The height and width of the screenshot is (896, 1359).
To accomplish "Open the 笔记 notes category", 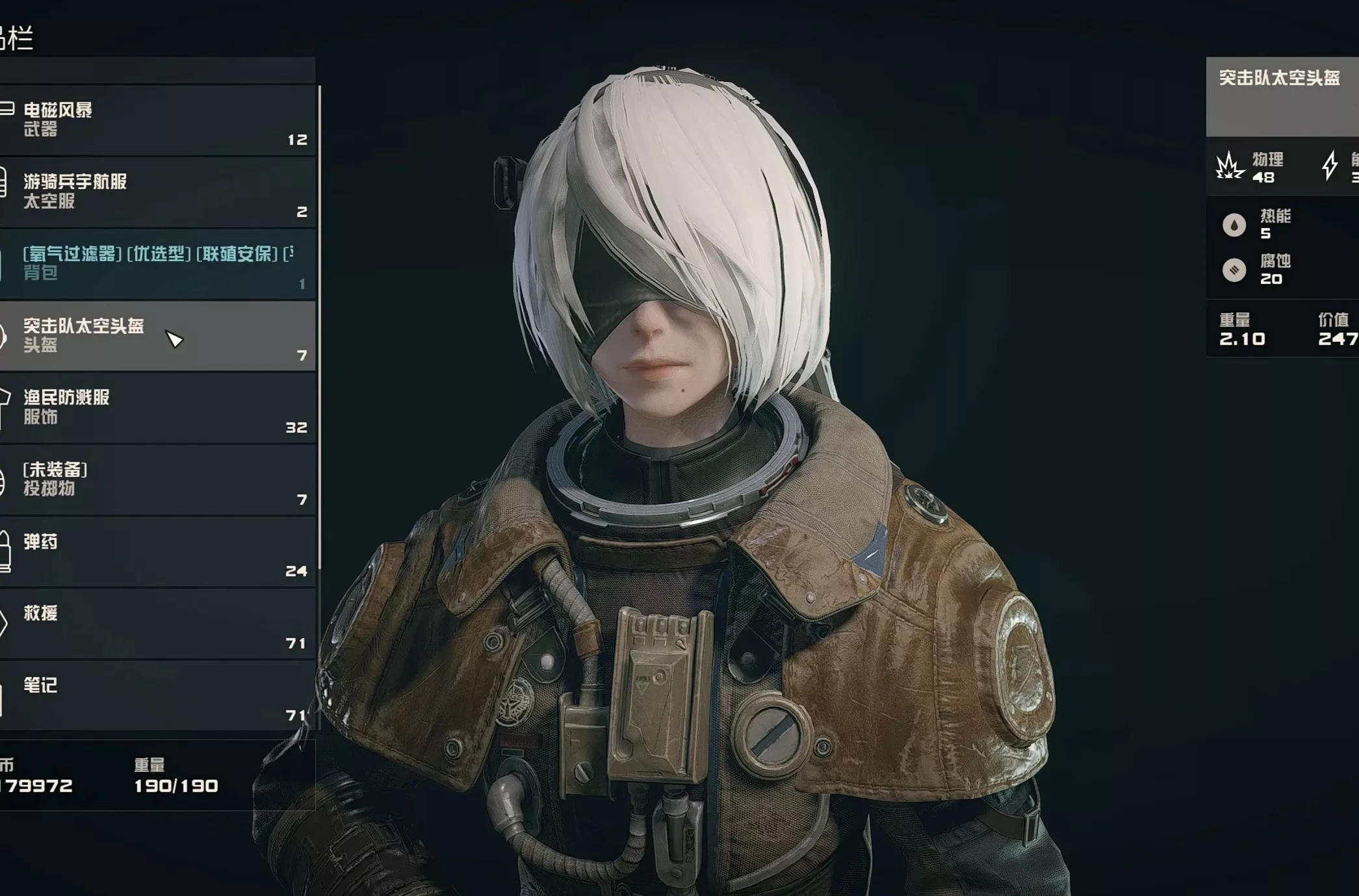I will coord(156,695).
